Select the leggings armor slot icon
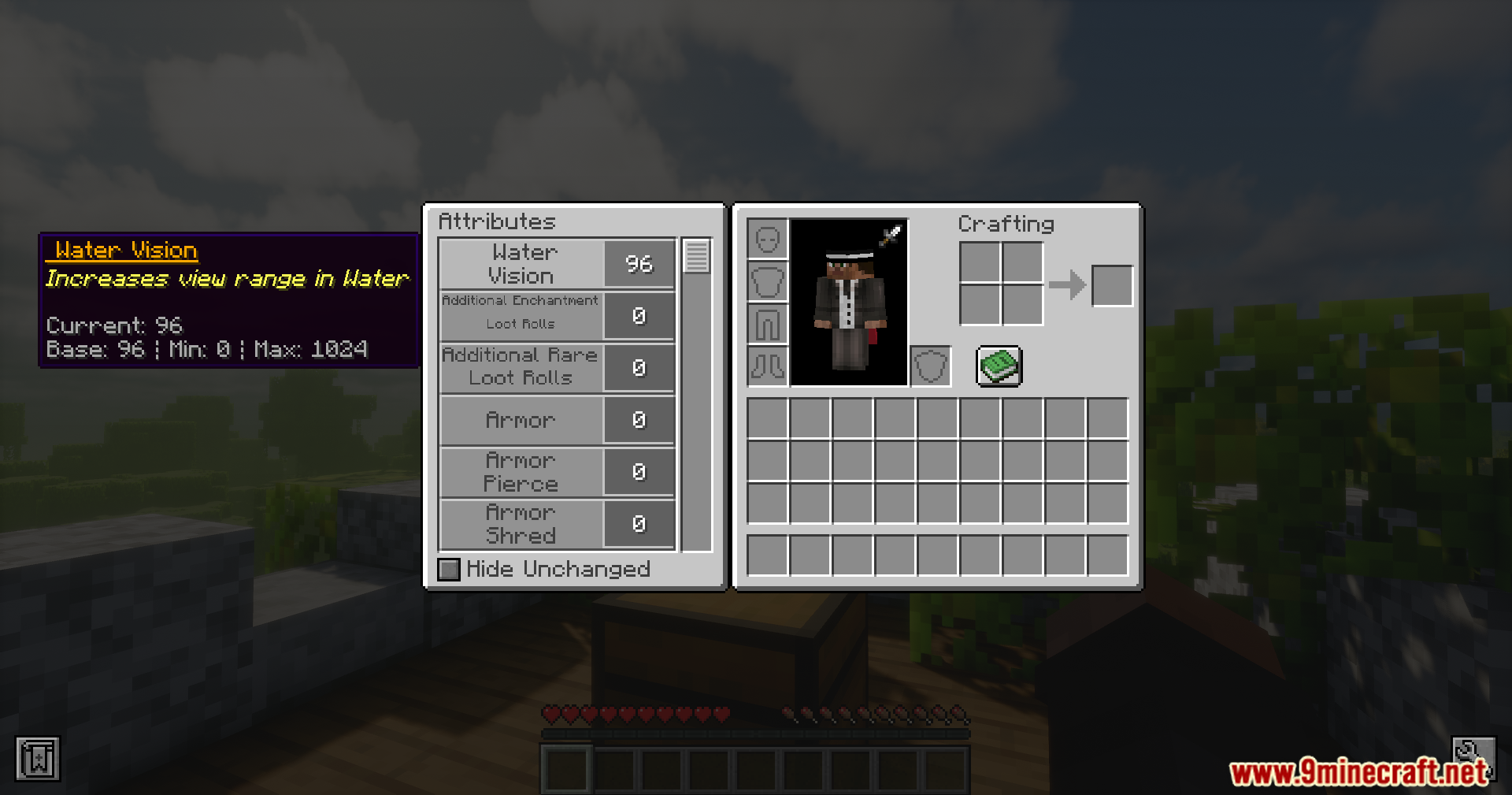This screenshot has width=1512, height=795. point(767,324)
